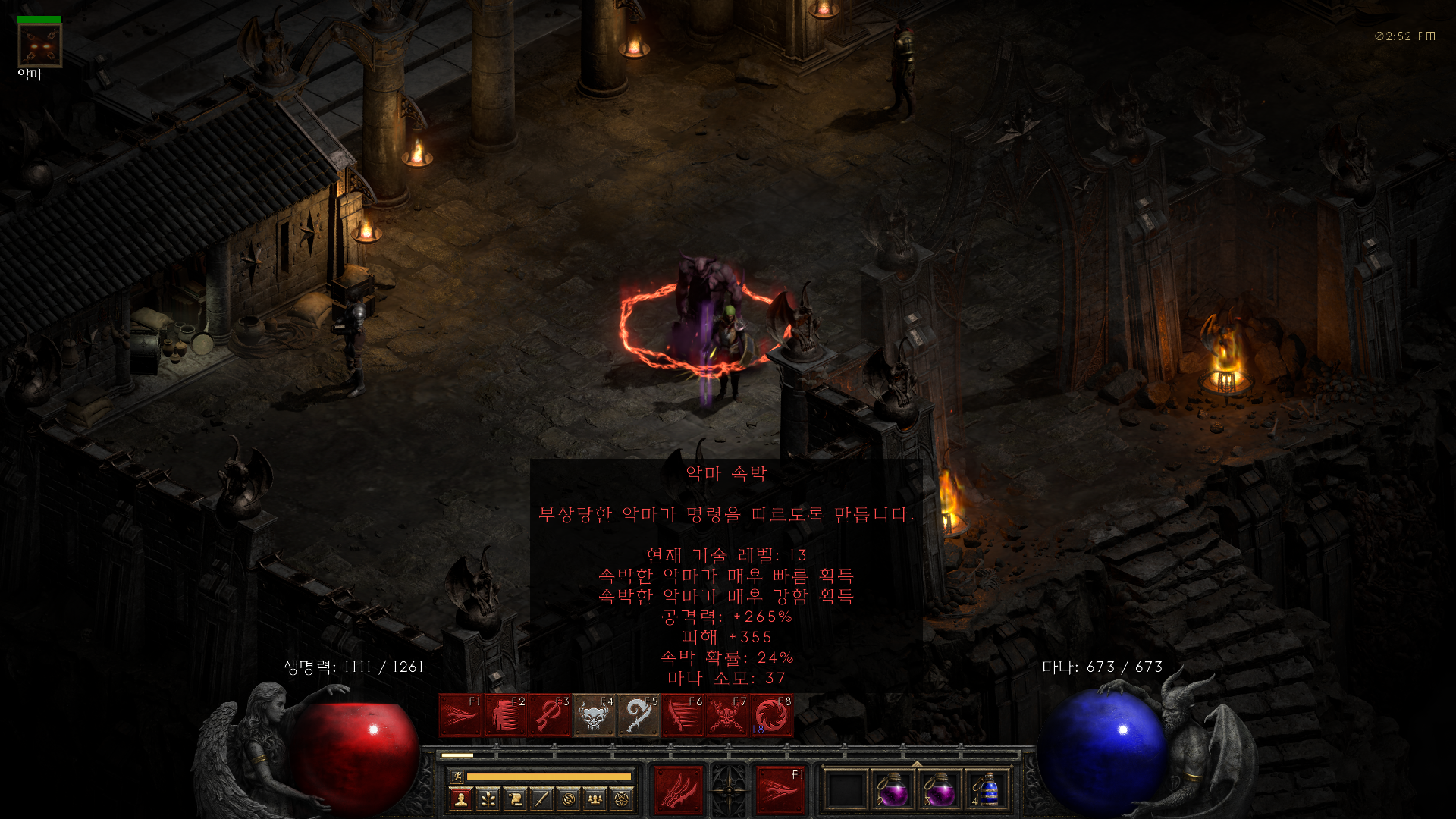The width and height of the screenshot is (1456, 819).
Task: Open the left-click claw skill selector
Action: [678, 790]
